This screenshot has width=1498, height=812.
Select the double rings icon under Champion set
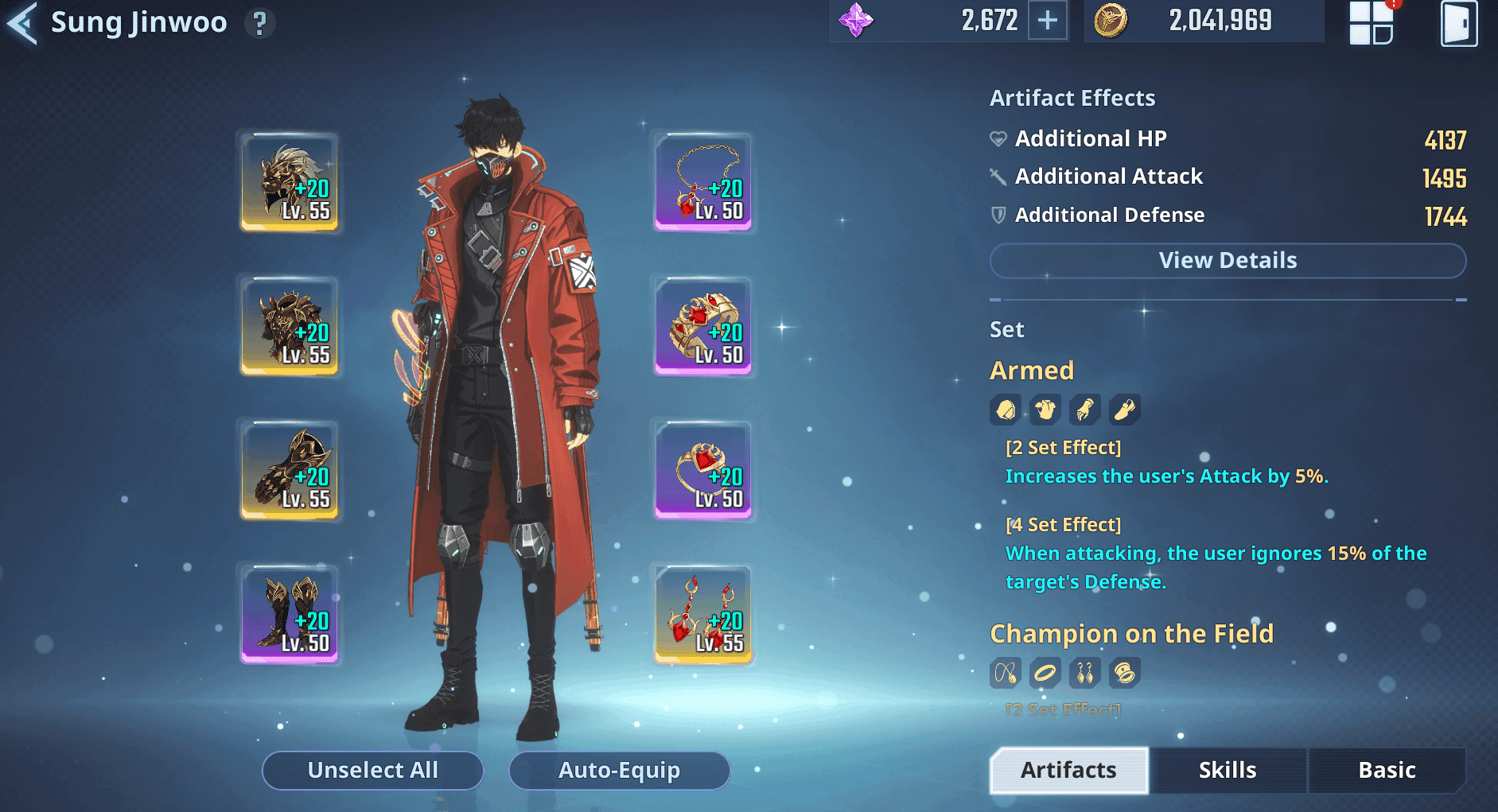click(1124, 672)
